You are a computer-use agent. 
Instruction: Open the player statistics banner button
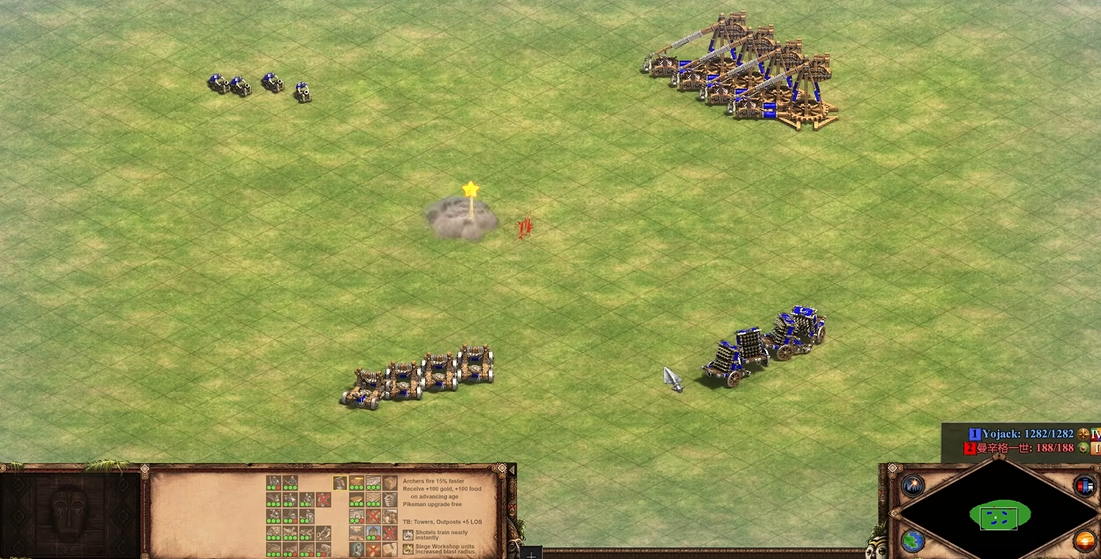[1085, 486]
